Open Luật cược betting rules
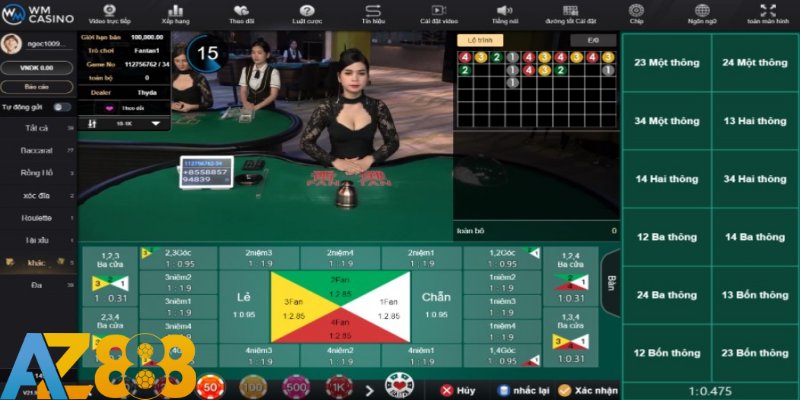Viewport: 800px width, 400px height. (x=306, y=14)
